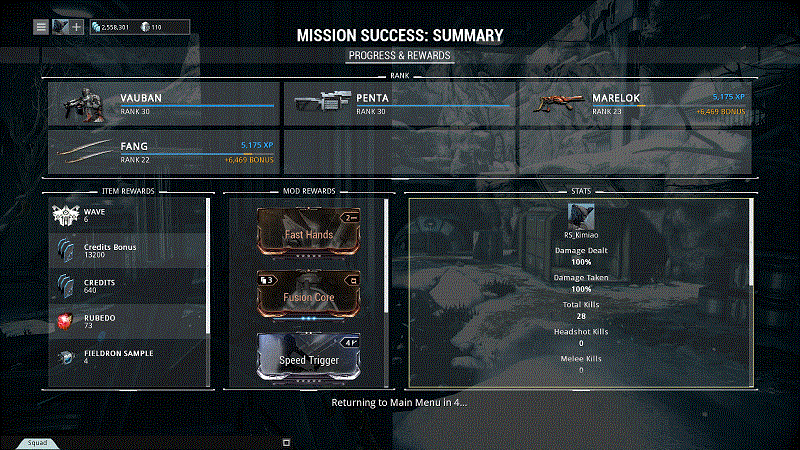Viewport: 800px width, 450px height.
Task: Open the Progress & Rewards tab
Action: 400,55
